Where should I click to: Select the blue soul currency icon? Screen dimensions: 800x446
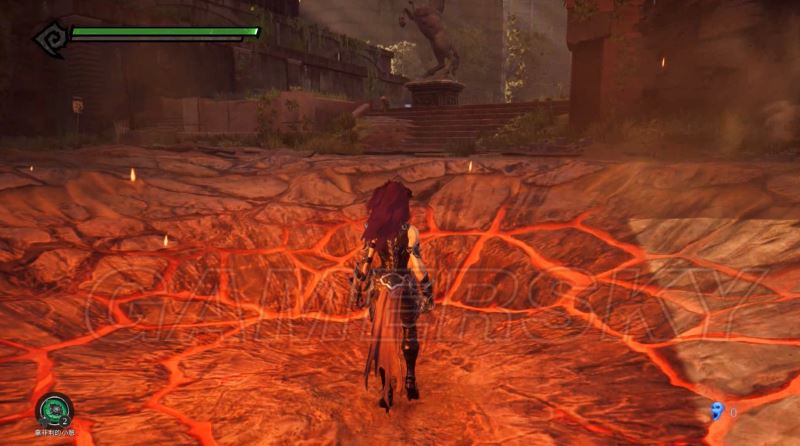click(716, 410)
